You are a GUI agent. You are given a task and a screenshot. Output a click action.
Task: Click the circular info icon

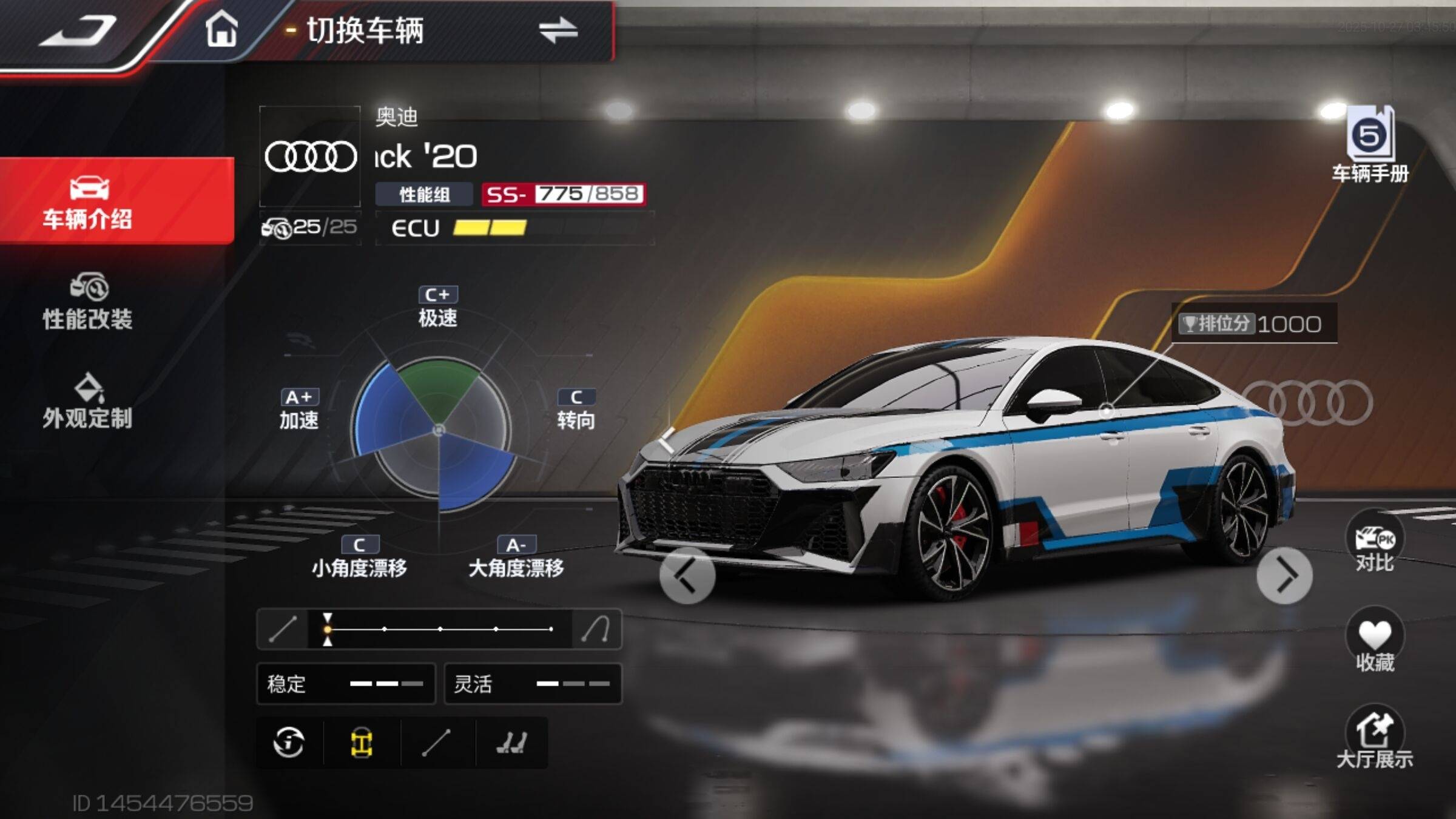[x=289, y=742]
